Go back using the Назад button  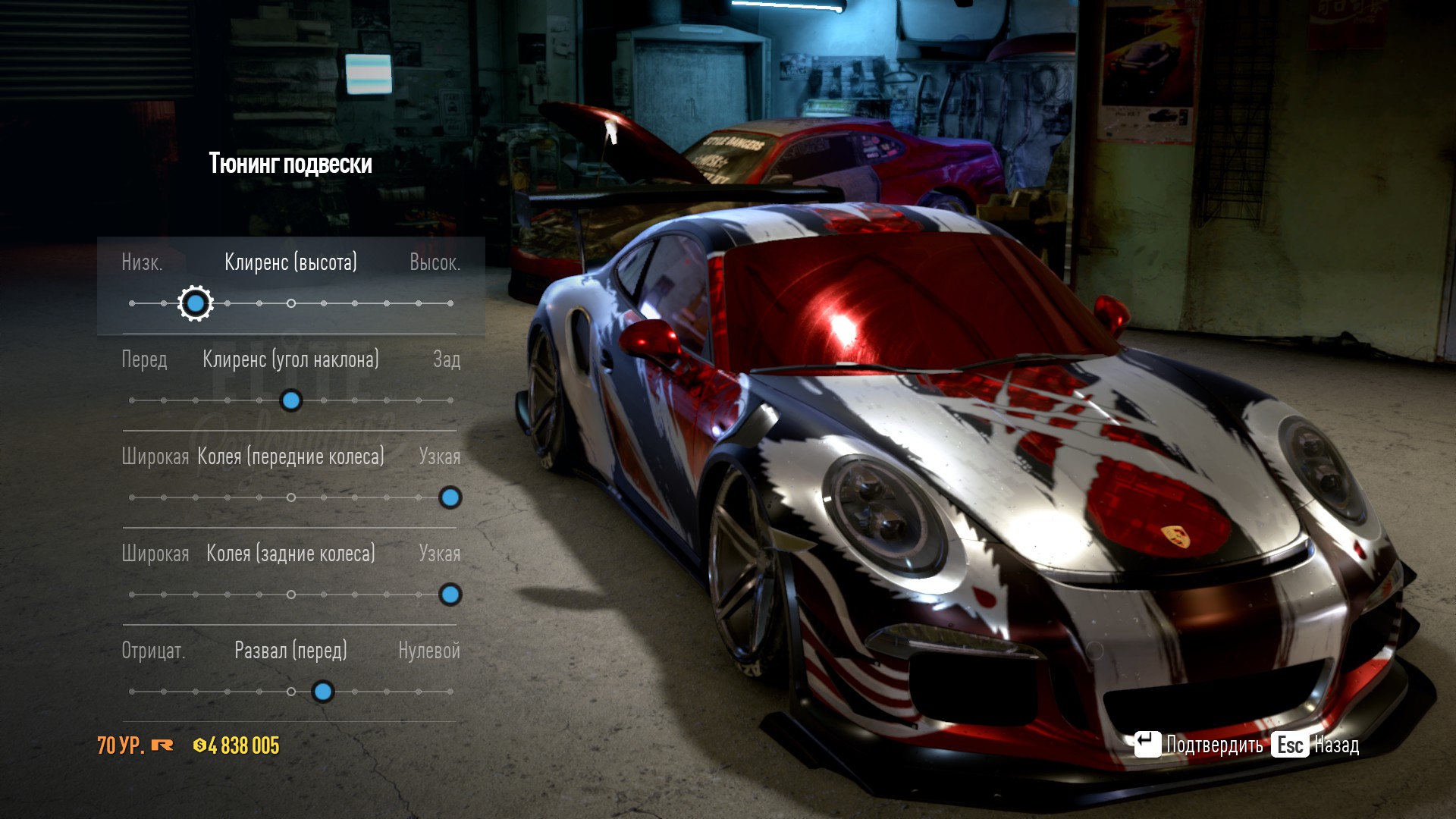coord(1316,745)
